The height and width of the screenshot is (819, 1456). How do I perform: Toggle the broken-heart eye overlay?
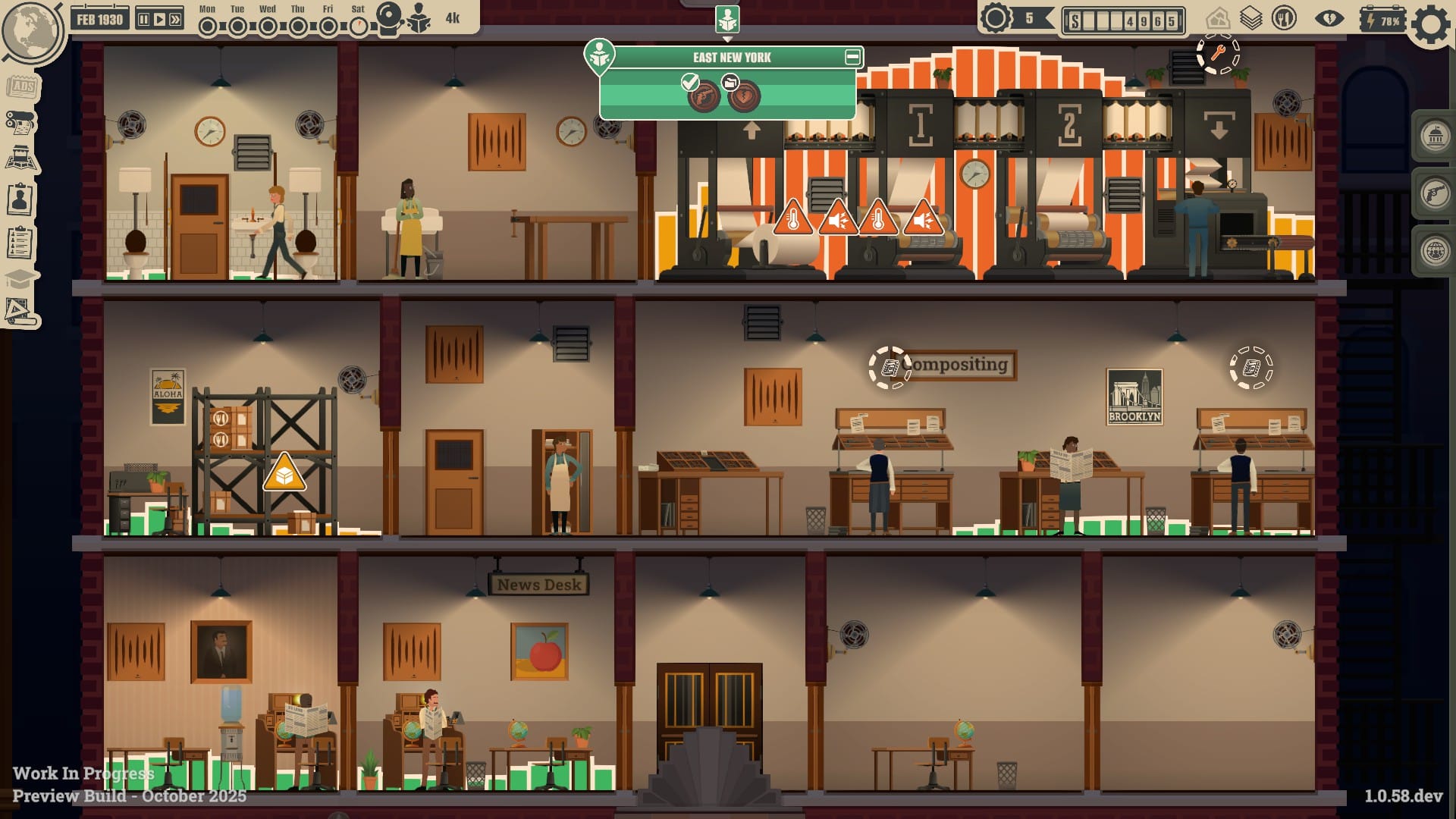(x=1329, y=18)
